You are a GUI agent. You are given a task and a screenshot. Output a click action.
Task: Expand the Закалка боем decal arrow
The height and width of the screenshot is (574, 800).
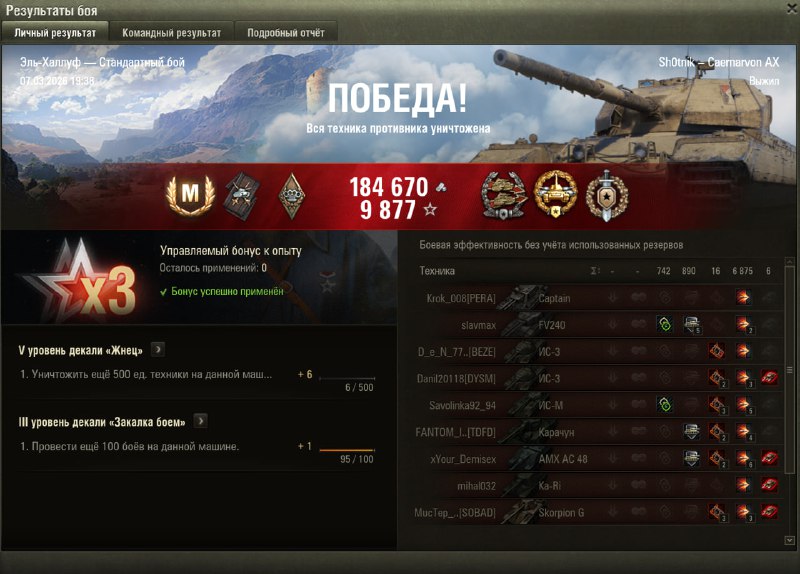click(x=200, y=421)
